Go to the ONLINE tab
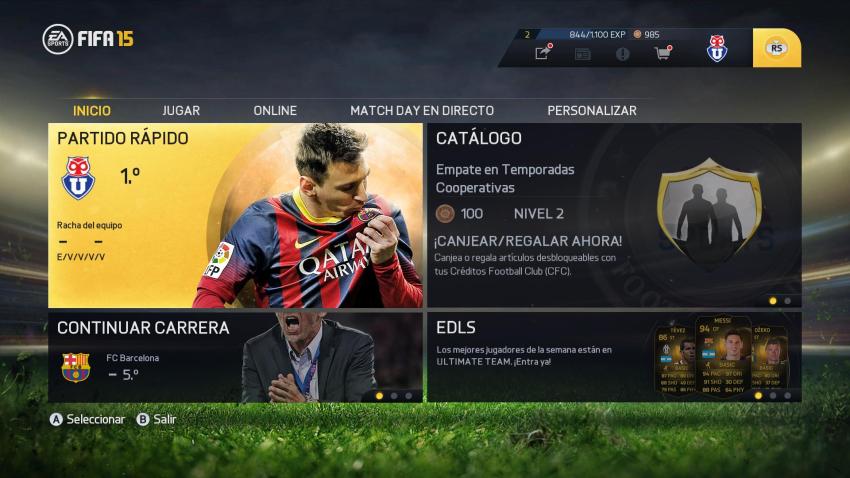 coord(275,110)
